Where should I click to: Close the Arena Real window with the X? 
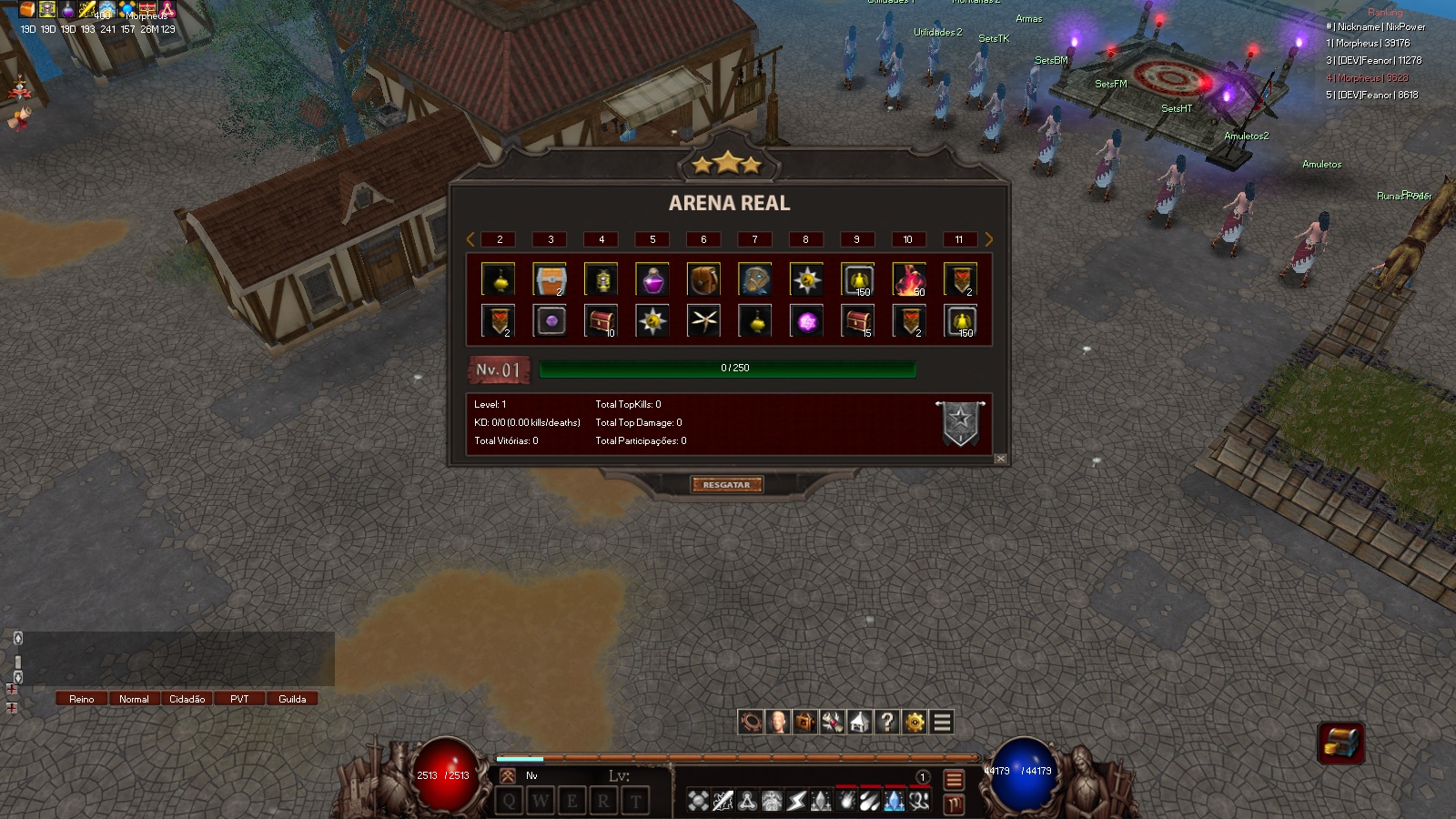[x=998, y=460]
